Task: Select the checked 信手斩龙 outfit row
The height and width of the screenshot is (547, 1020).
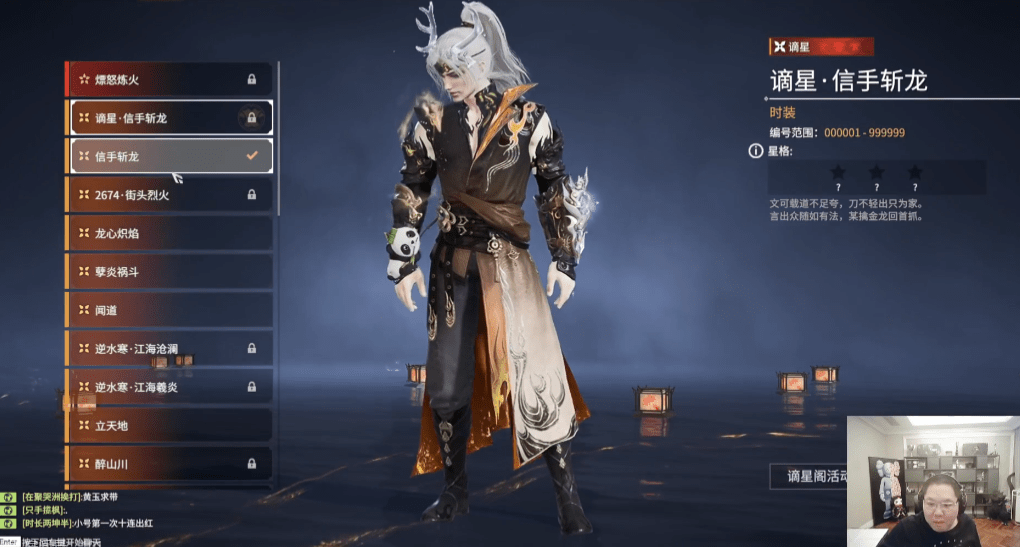Action: coord(168,156)
